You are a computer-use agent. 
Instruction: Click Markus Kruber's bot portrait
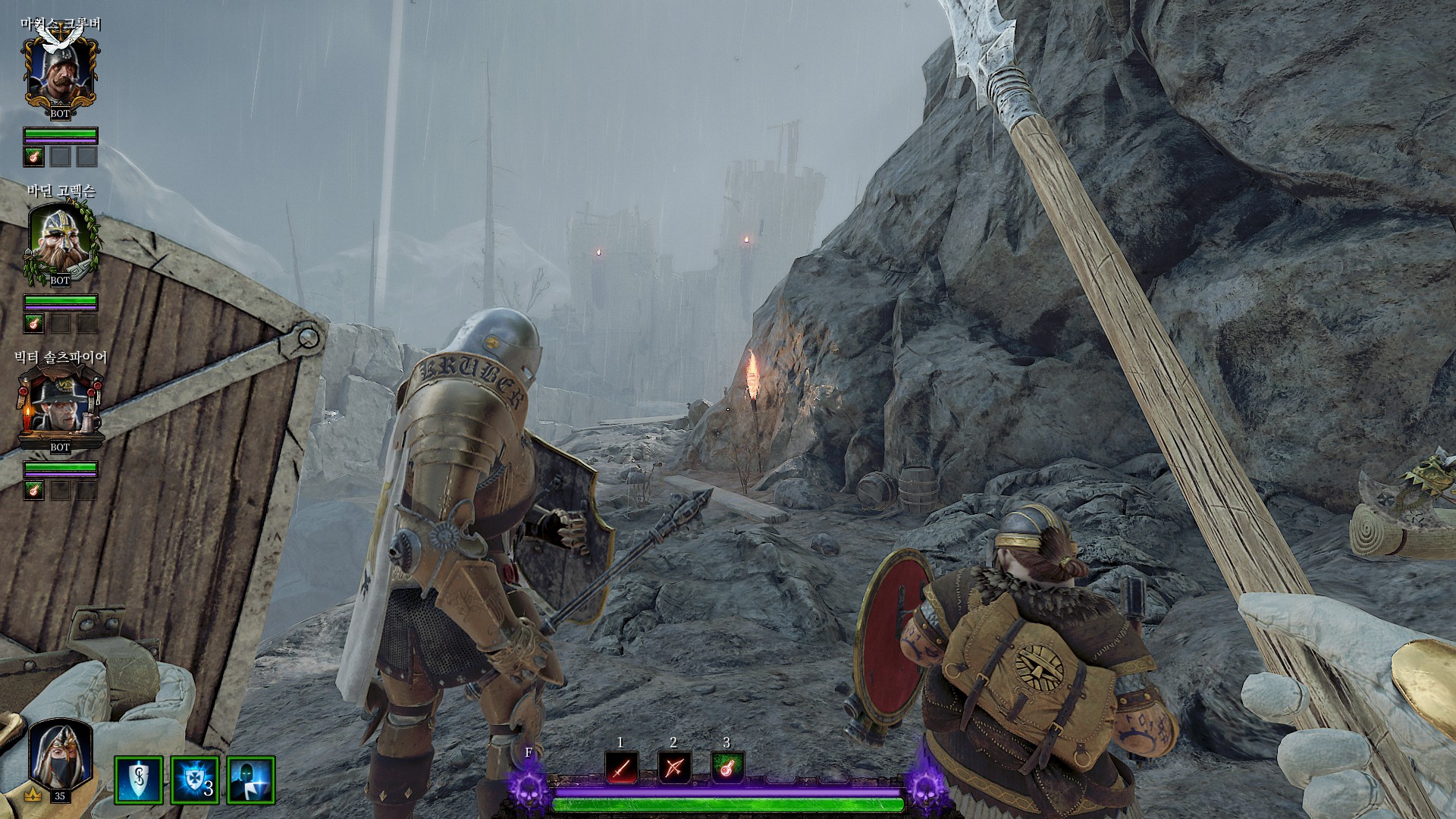[60, 73]
